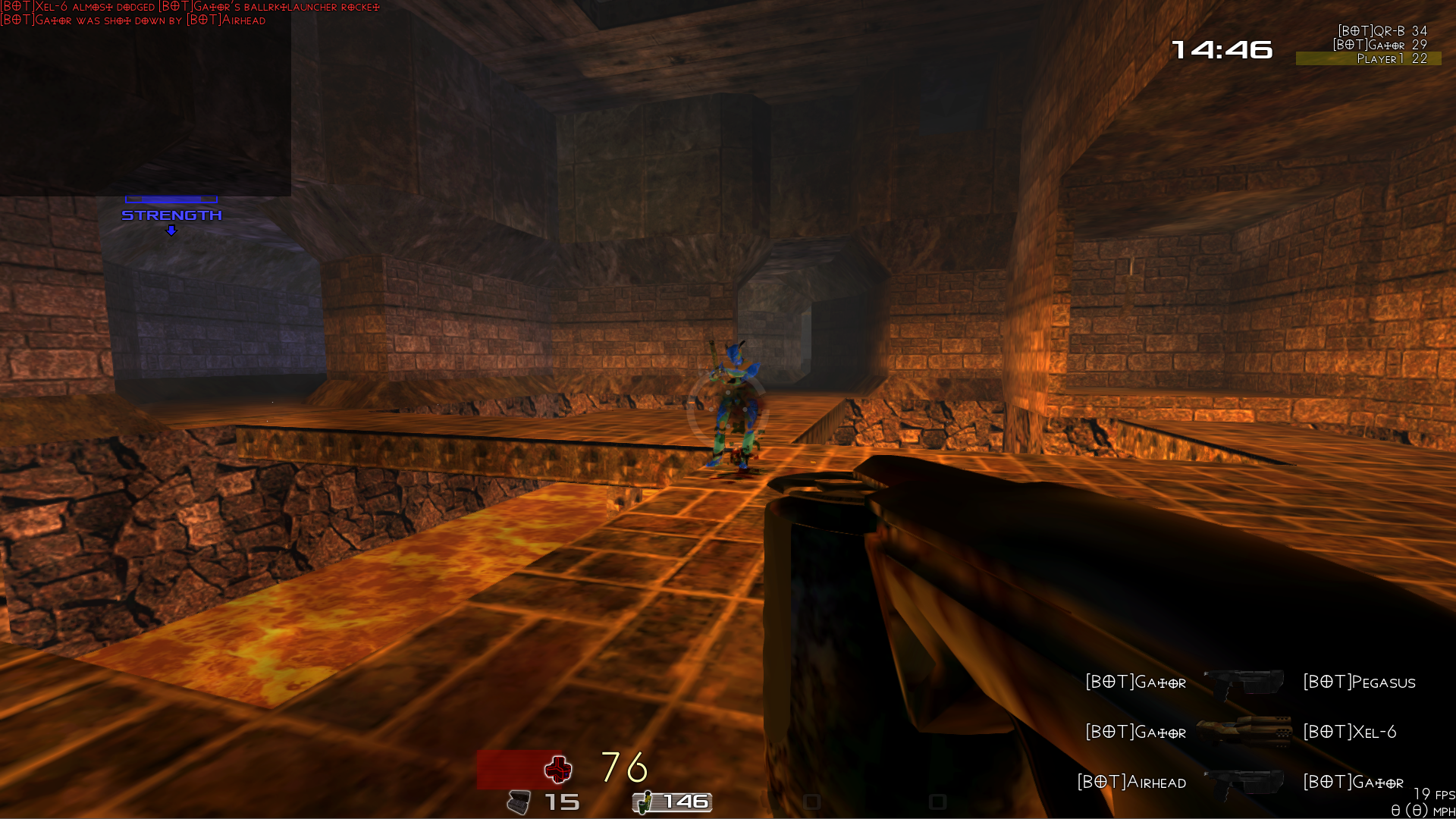Click the red health cross icon

558,770
